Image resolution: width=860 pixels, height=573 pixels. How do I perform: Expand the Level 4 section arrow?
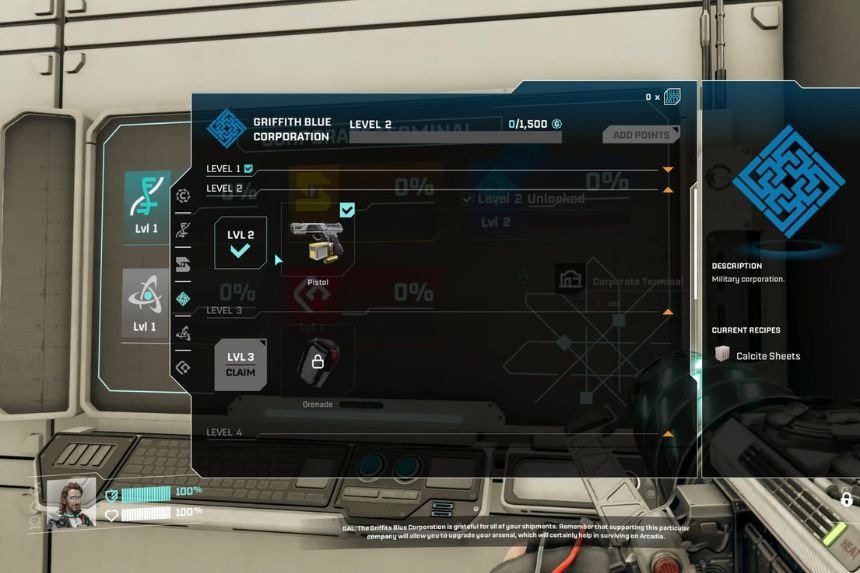pos(668,433)
